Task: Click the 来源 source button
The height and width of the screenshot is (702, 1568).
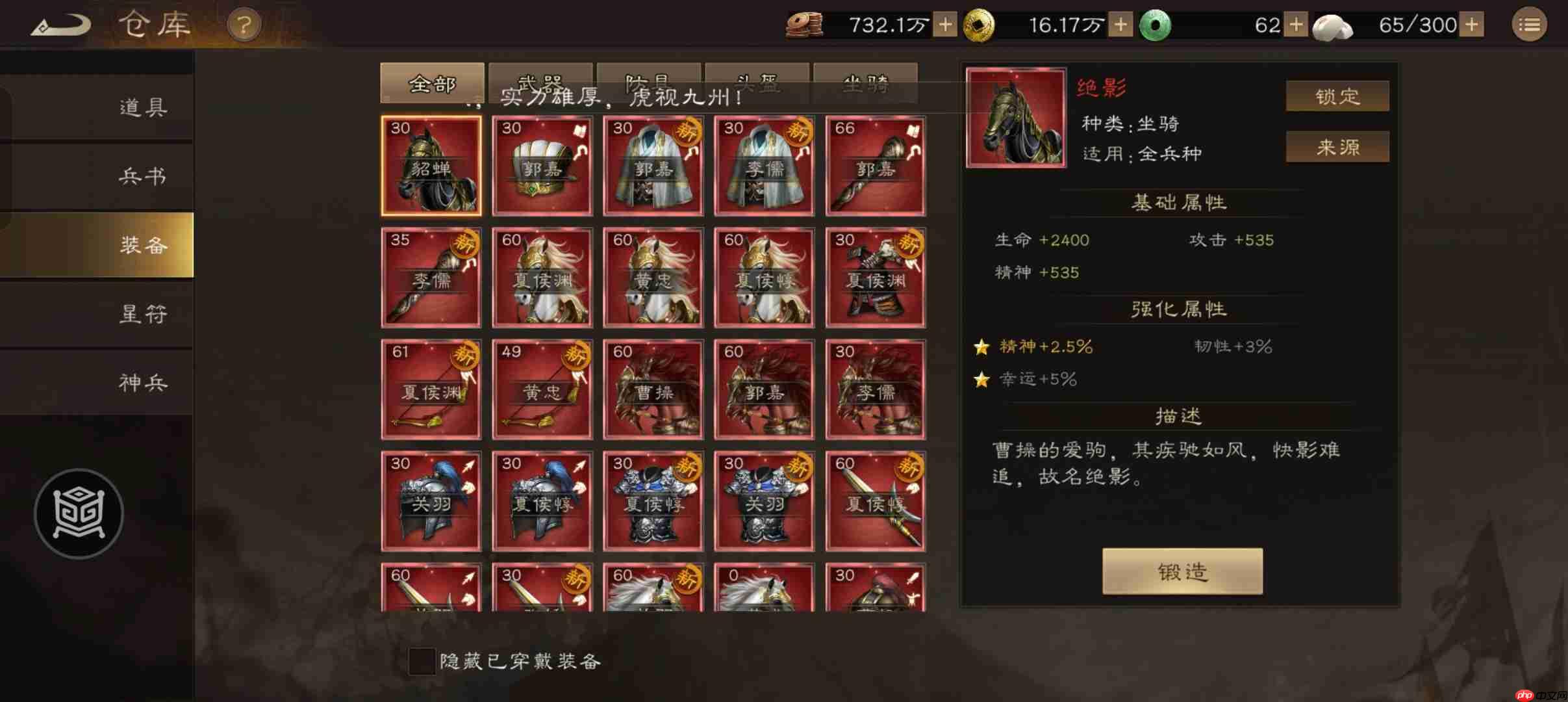Action: point(1337,147)
